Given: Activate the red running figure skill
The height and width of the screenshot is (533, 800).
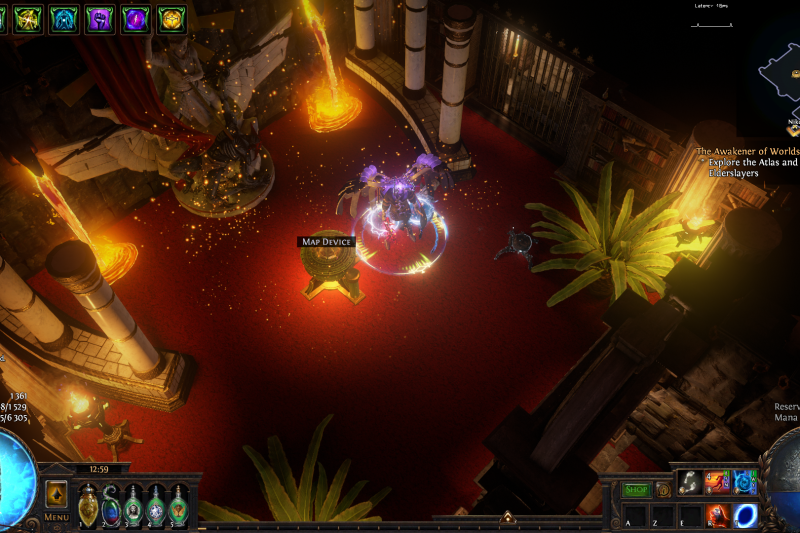Looking at the screenshot, I should pos(717,483).
